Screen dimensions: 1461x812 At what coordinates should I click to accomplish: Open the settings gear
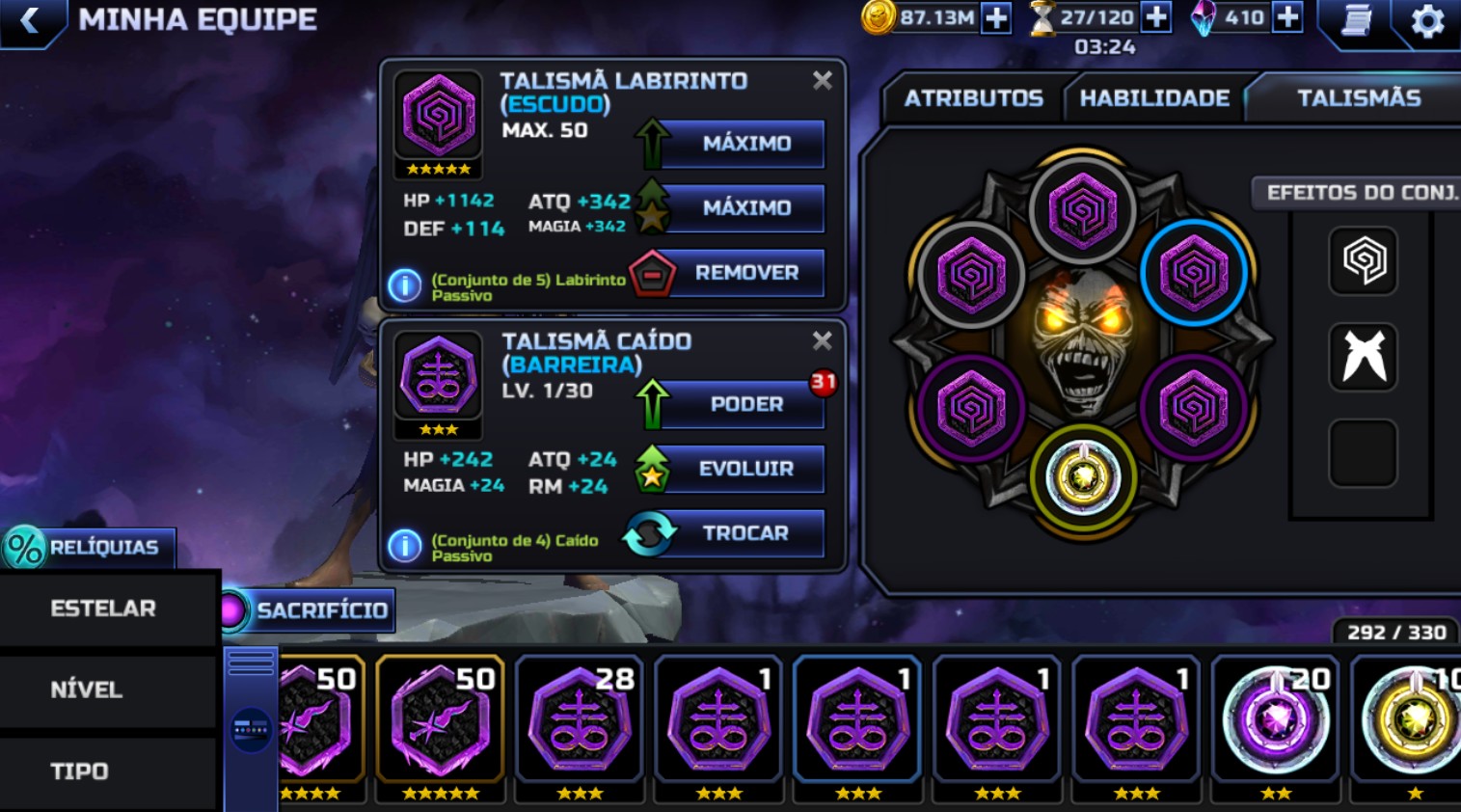pyautogui.click(x=1426, y=21)
